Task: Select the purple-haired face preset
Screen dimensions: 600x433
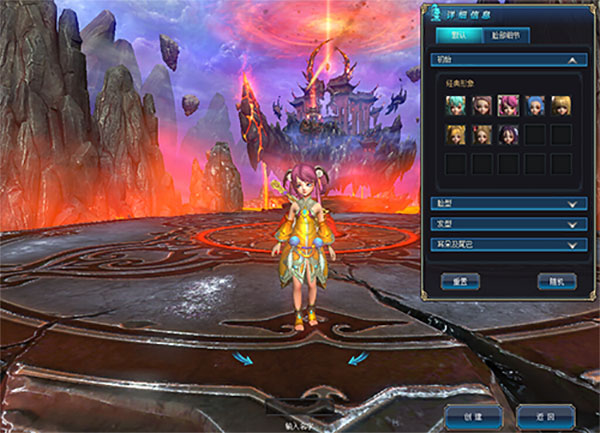Action: point(508,134)
